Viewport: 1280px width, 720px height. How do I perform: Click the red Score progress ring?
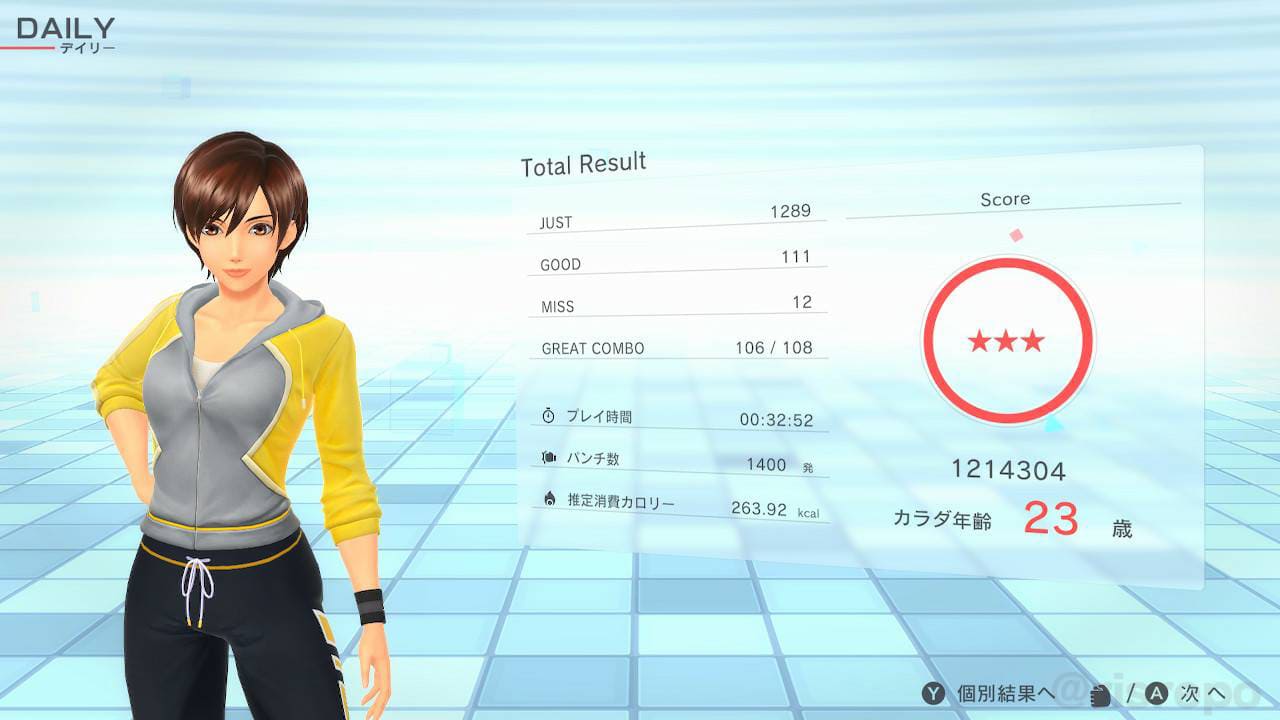pyautogui.click(x=1009, y=264)
